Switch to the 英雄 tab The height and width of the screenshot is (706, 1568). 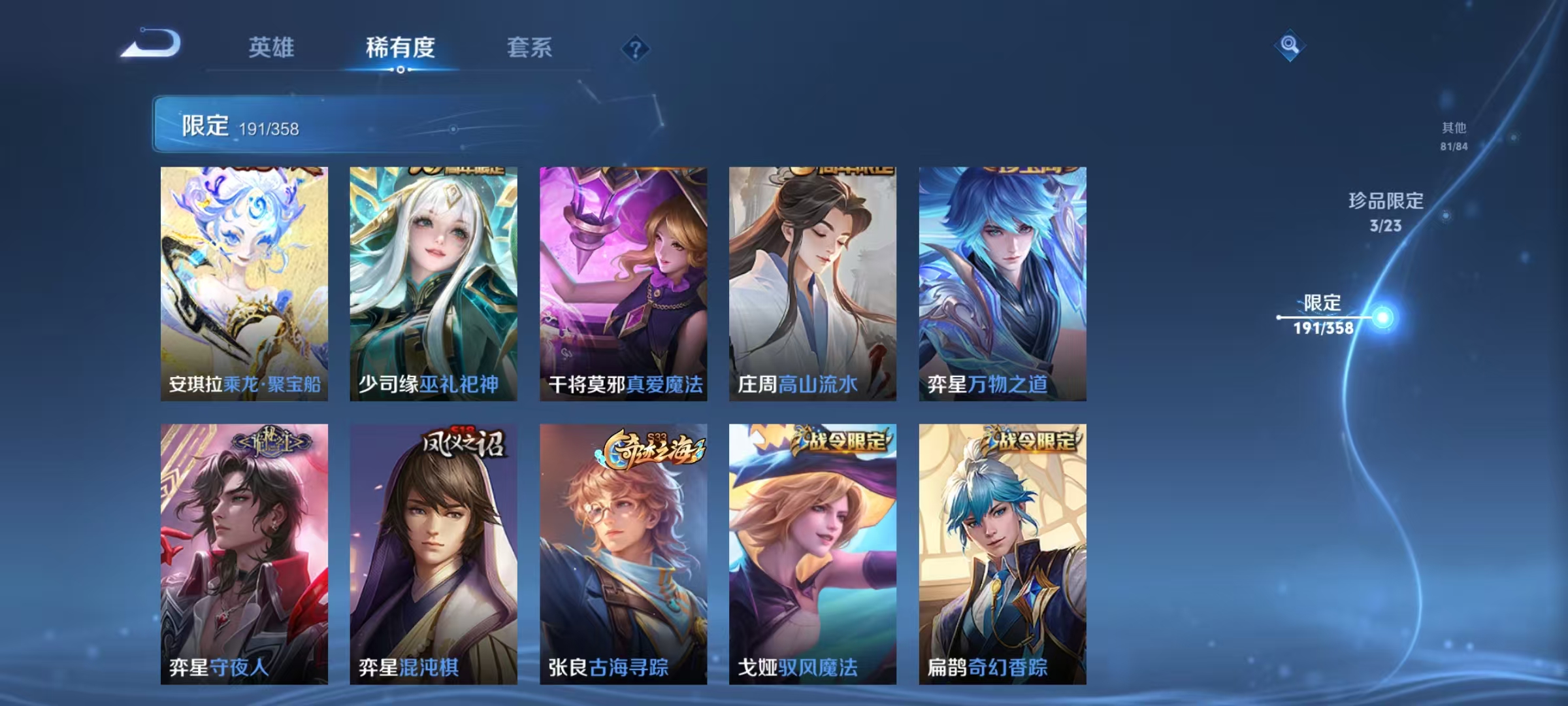point(272,47)
